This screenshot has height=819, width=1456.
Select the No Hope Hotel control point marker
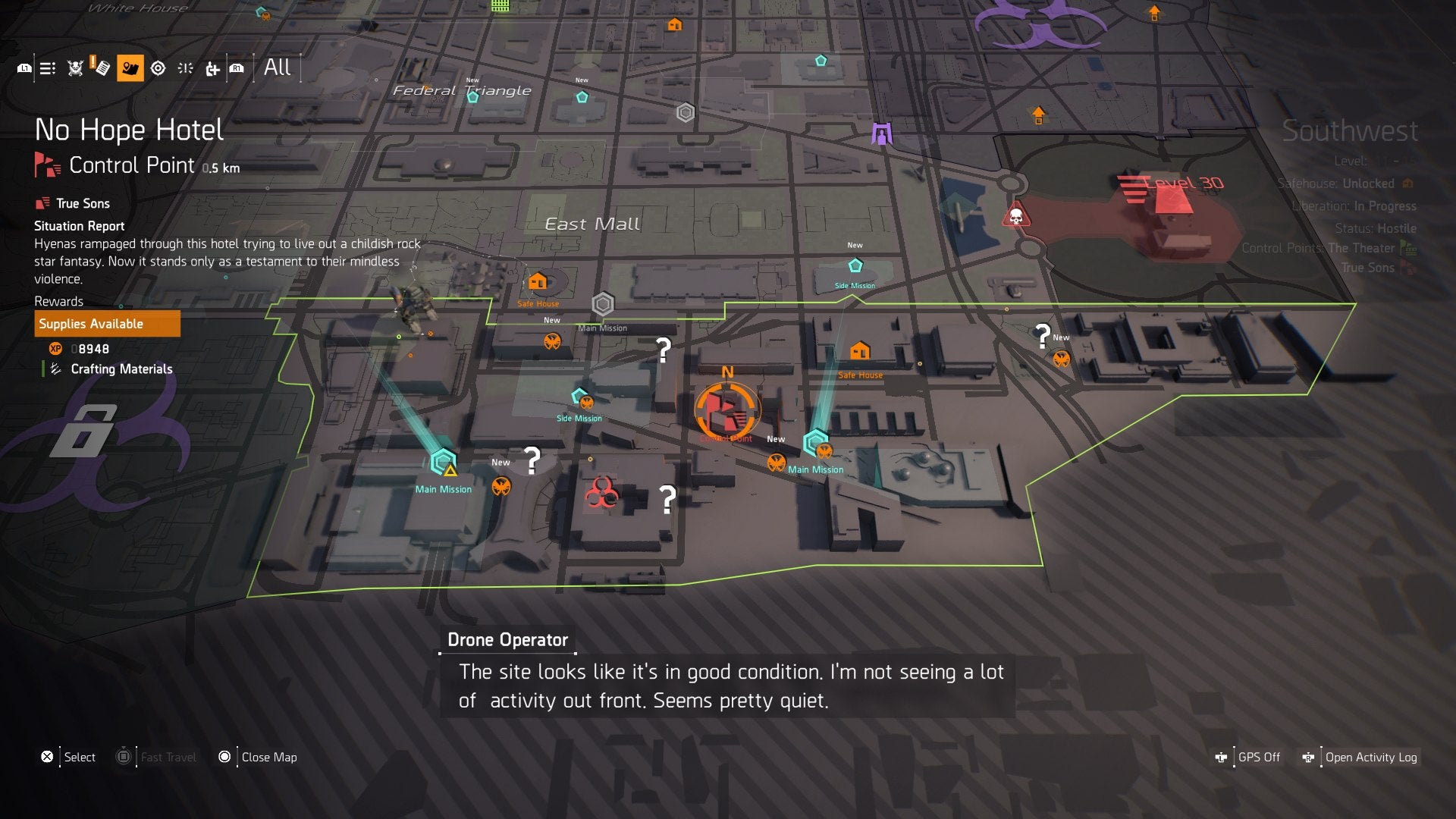(x=726, y=410)
